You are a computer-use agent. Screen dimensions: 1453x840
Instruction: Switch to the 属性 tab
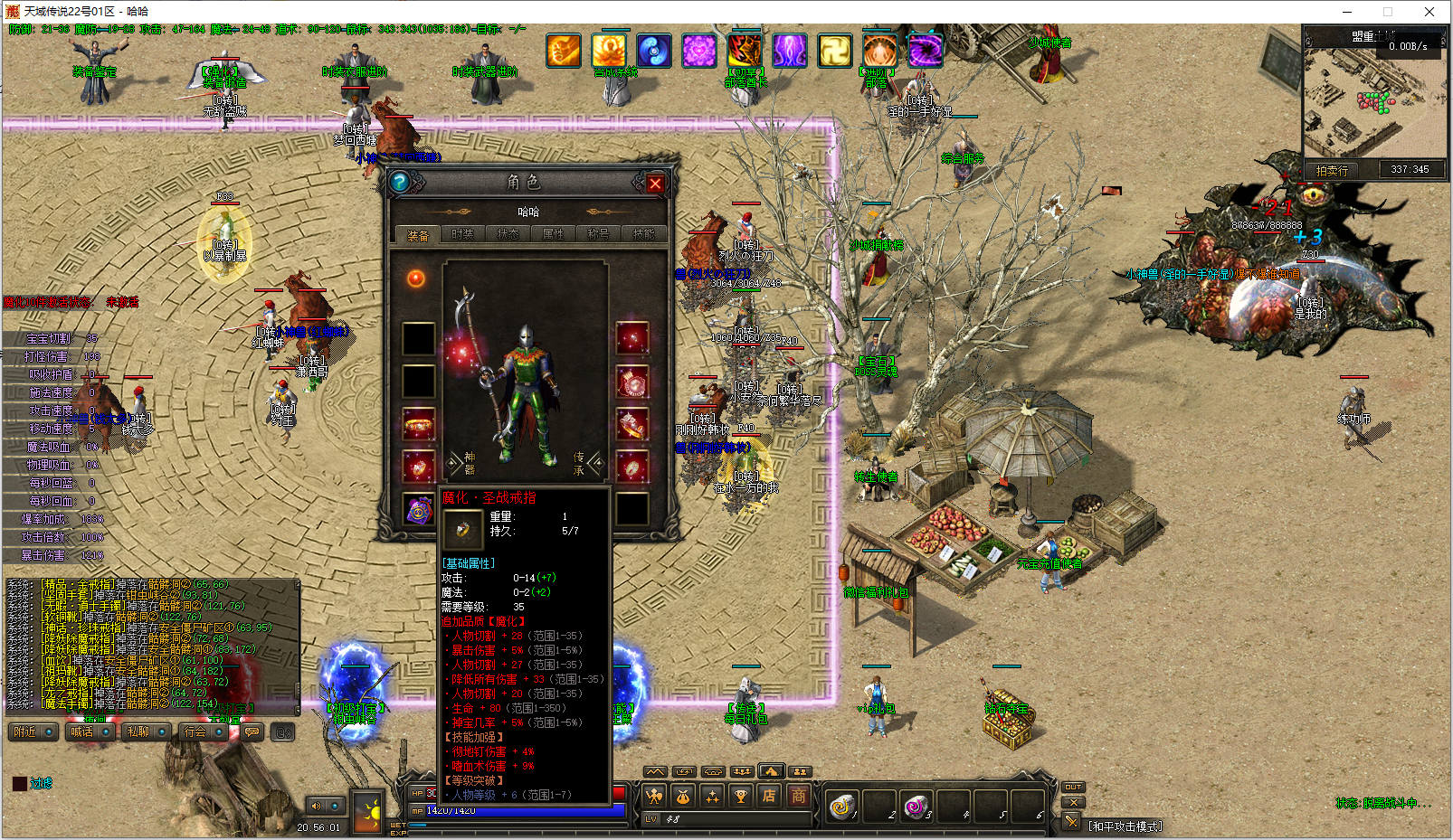click(x=553, y=234)
